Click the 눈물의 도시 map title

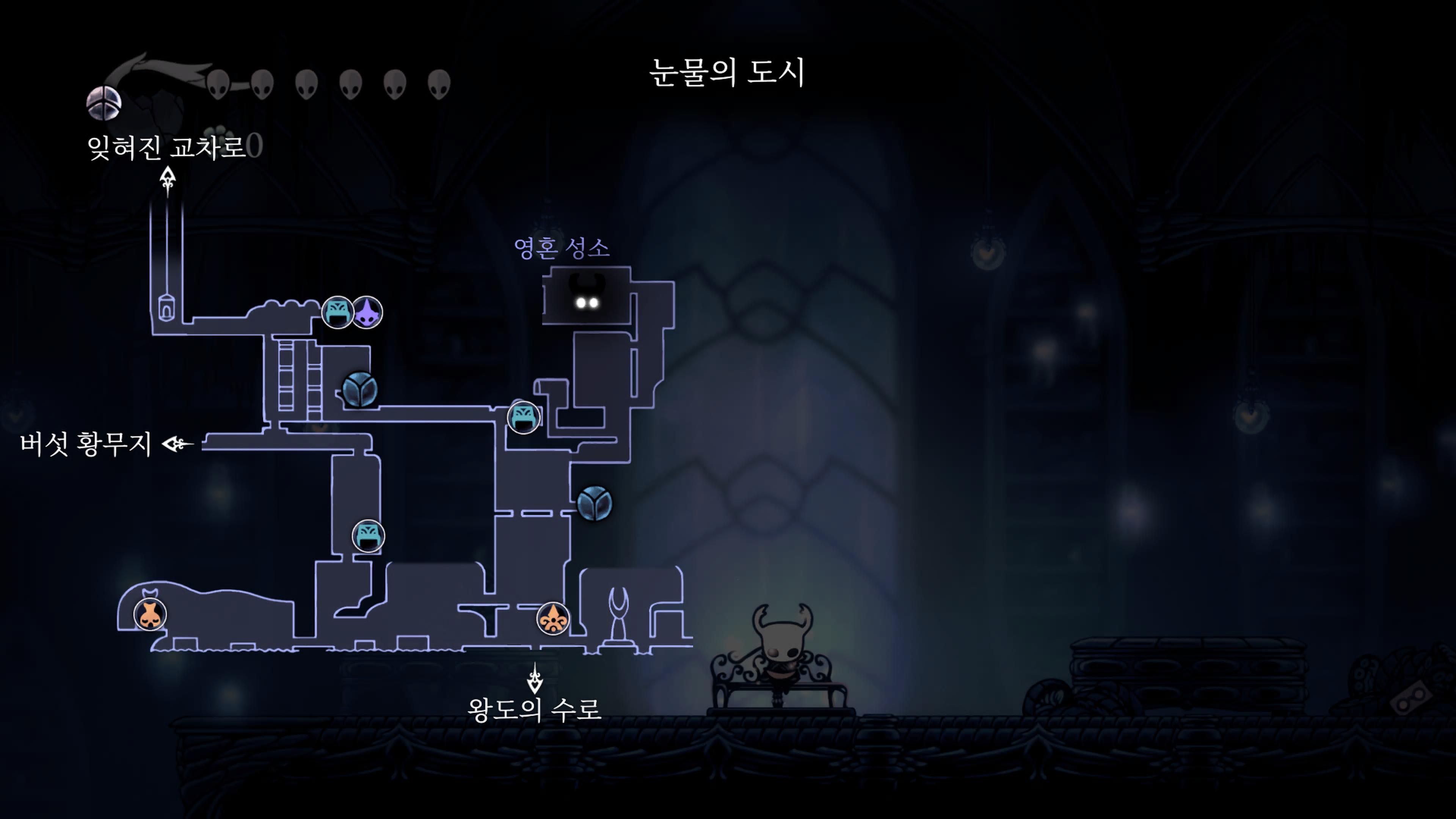click(x=727, y=72)
